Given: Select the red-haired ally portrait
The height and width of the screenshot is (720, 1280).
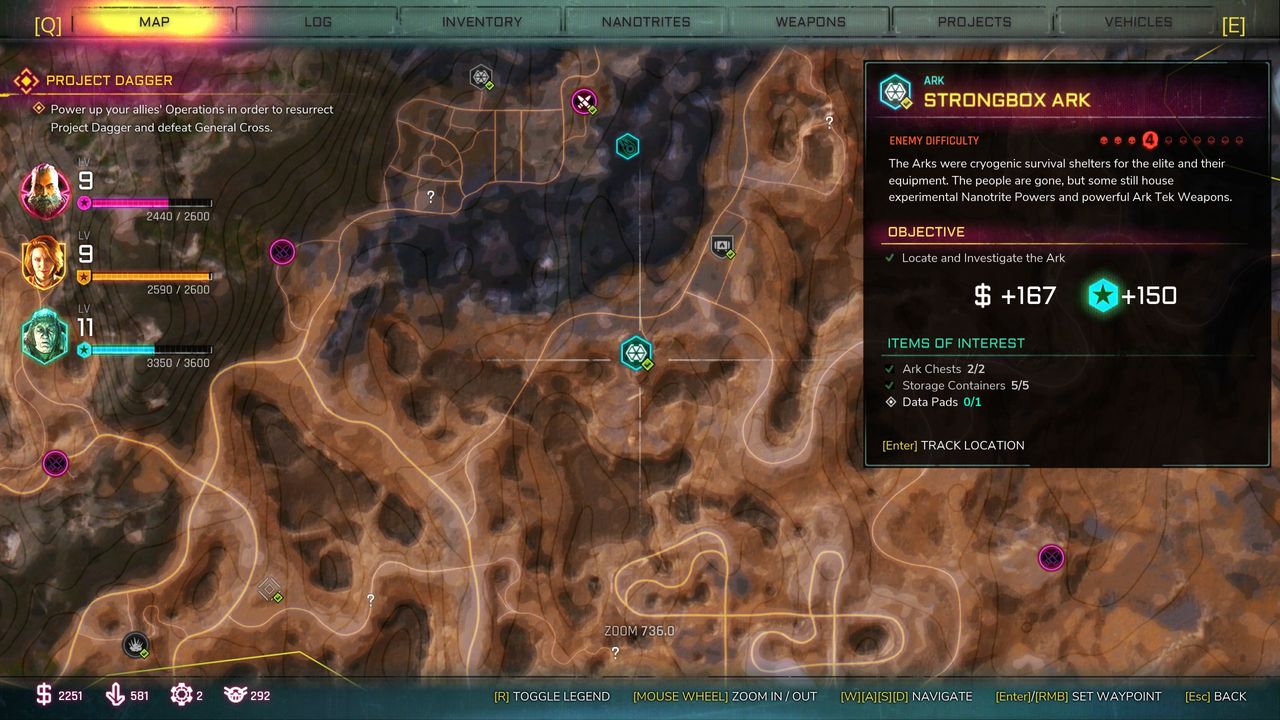Looking at the screenshot, I should (45, 263).
